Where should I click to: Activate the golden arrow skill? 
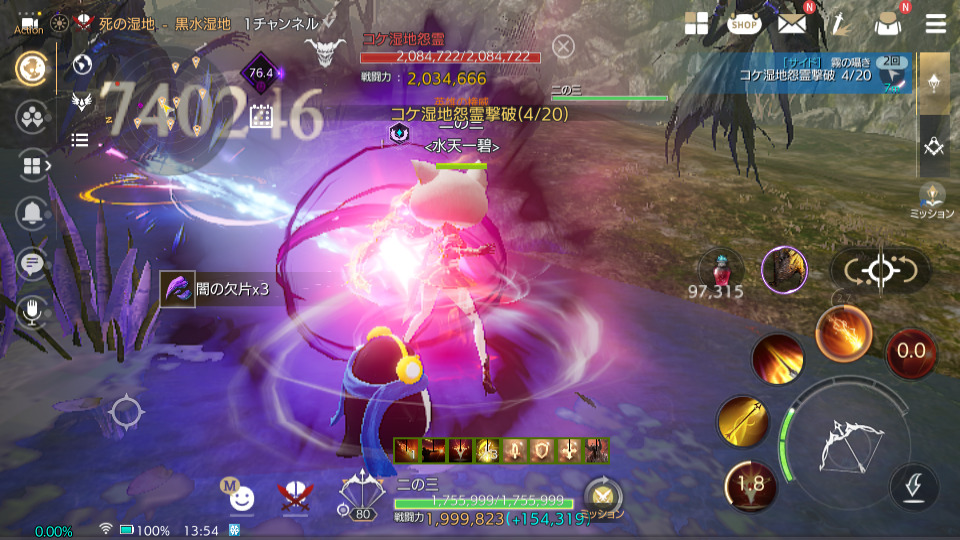[743, 421]
